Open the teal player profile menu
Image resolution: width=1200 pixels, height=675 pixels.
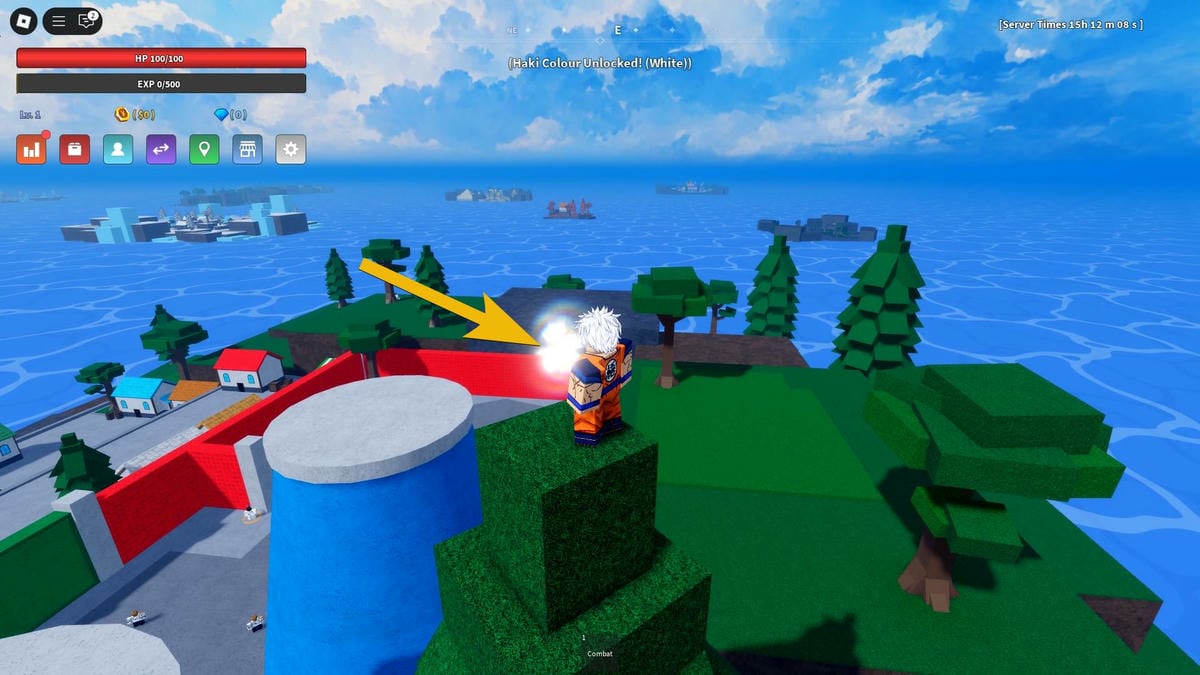(118, 150)
